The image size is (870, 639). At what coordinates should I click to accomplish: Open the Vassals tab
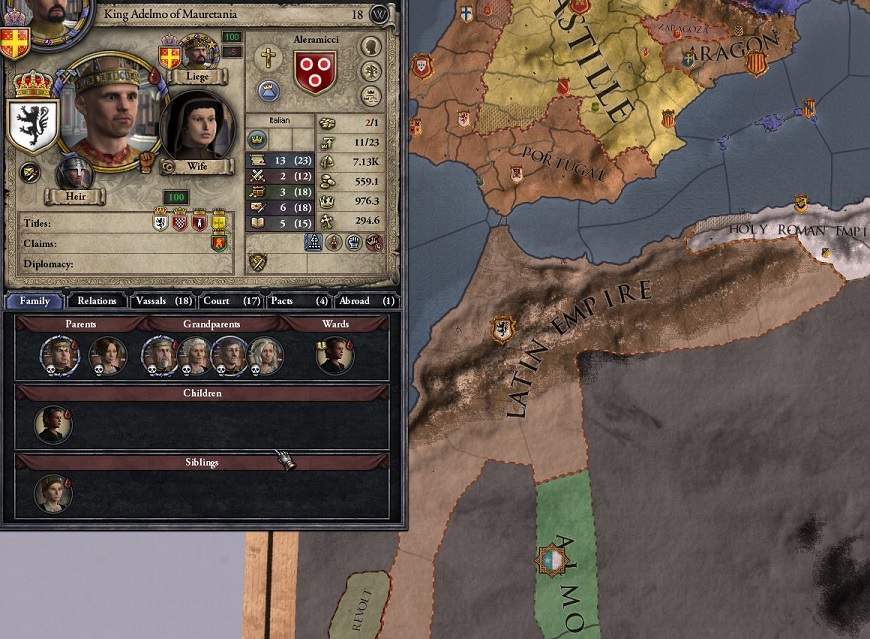tap(163, 300)
